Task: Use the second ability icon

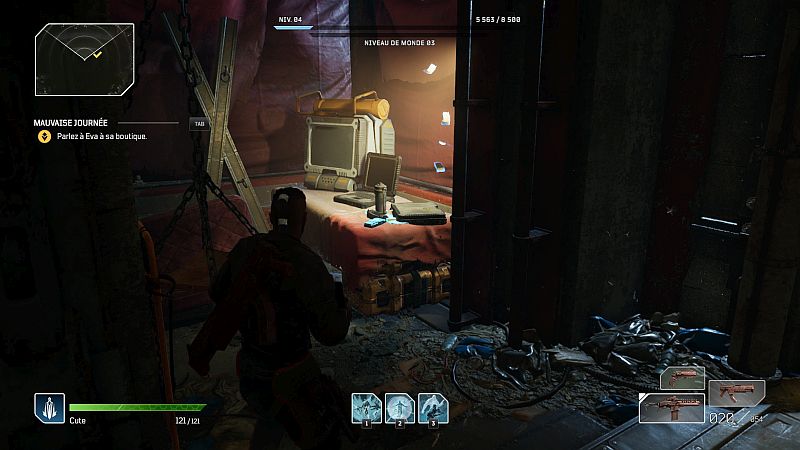Action: point(400,407)
